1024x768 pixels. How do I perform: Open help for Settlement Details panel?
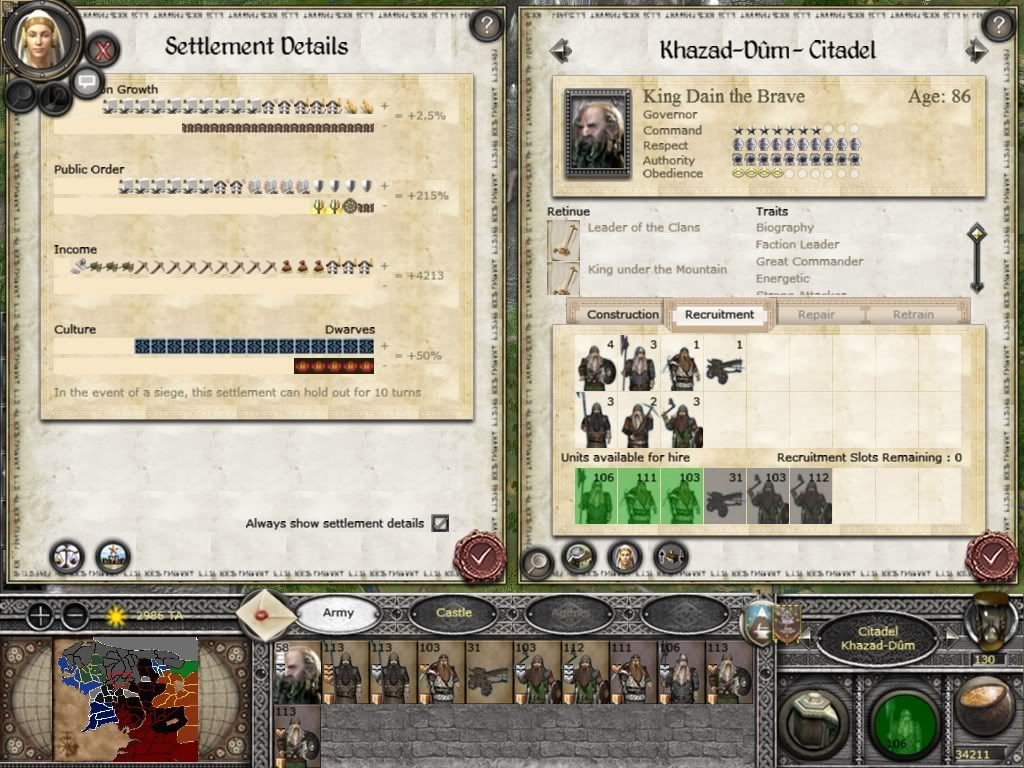click(x=485, y=25)
